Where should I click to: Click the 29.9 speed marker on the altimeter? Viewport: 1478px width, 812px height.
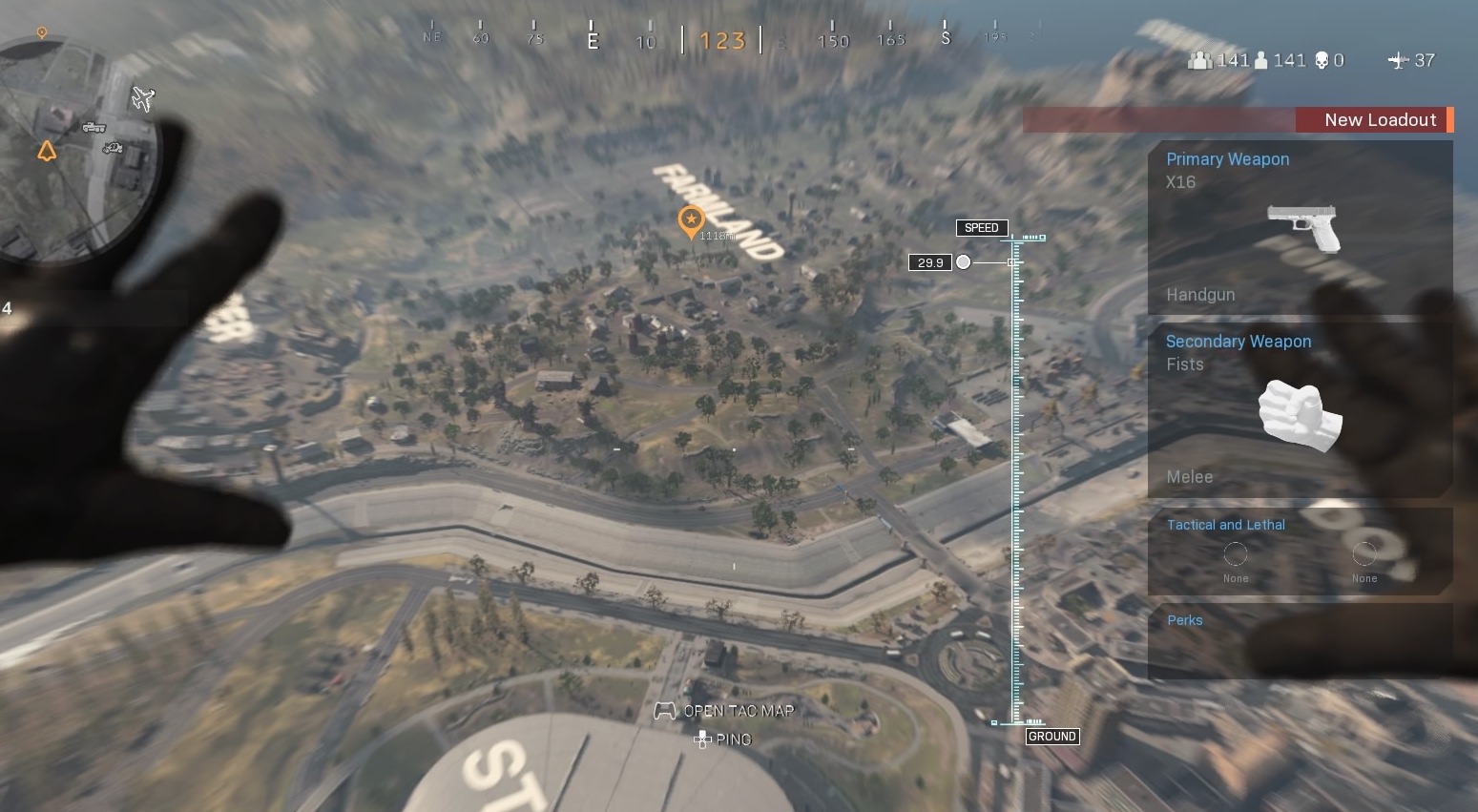coord(930,261)
